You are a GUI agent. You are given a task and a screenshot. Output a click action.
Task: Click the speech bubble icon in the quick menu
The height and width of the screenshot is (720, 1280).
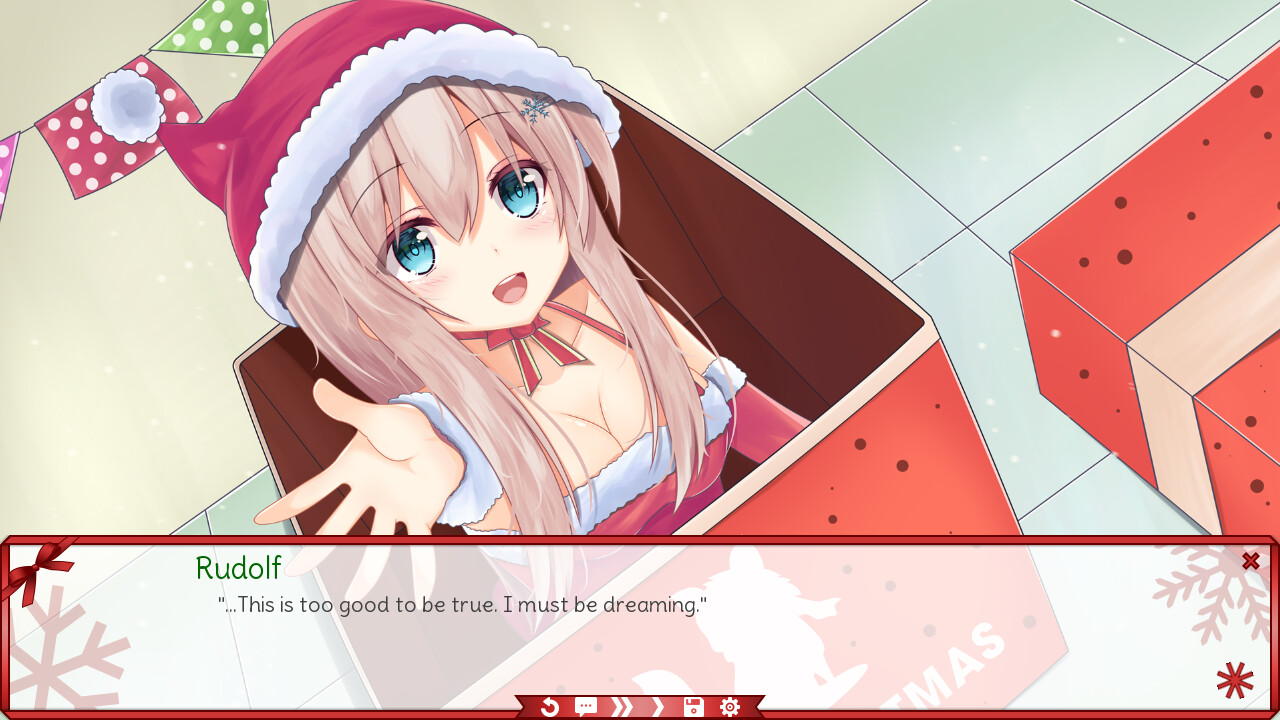coord(585,706)
